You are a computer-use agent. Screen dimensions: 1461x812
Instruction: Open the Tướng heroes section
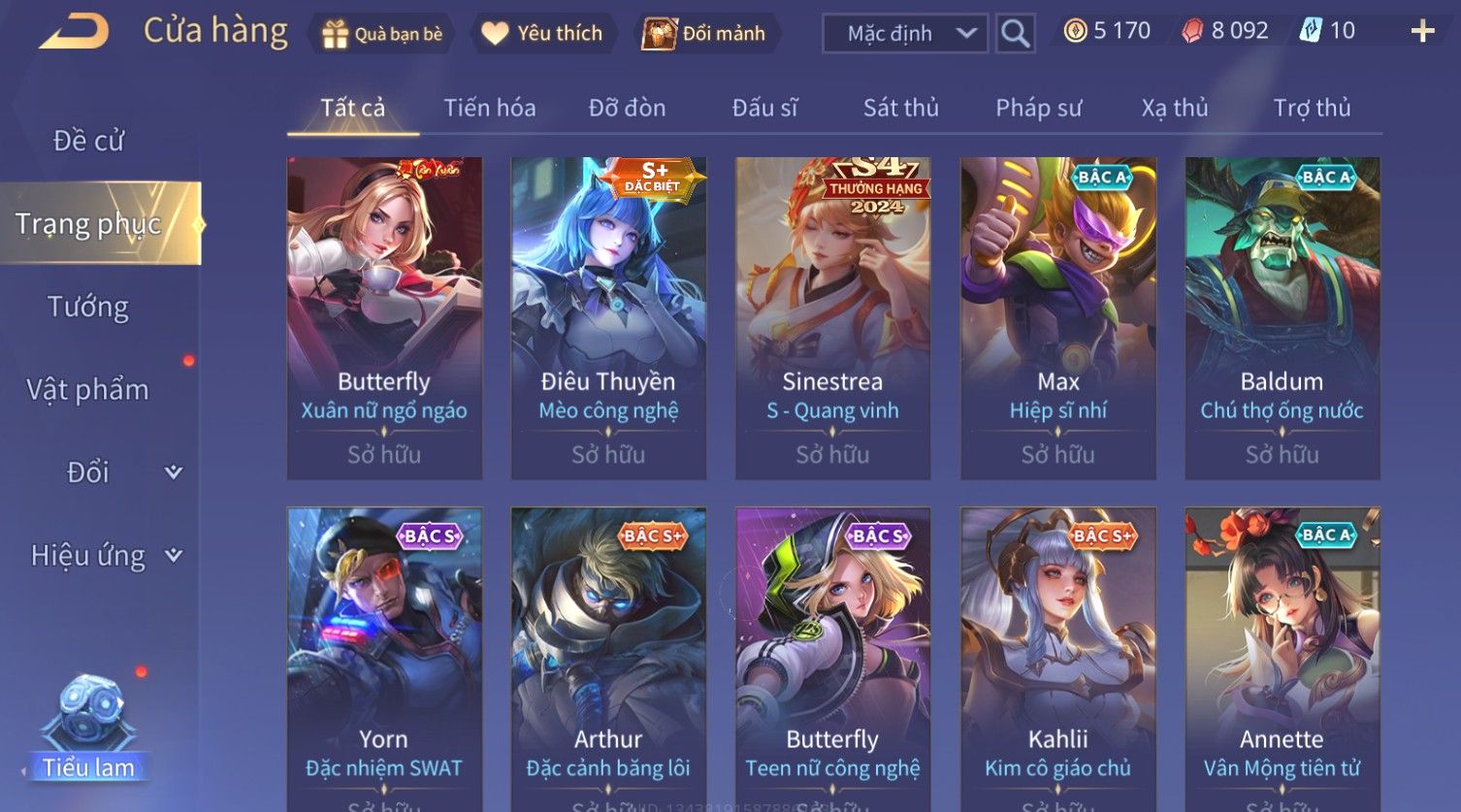pyautogui.click(x=88, y=307)
